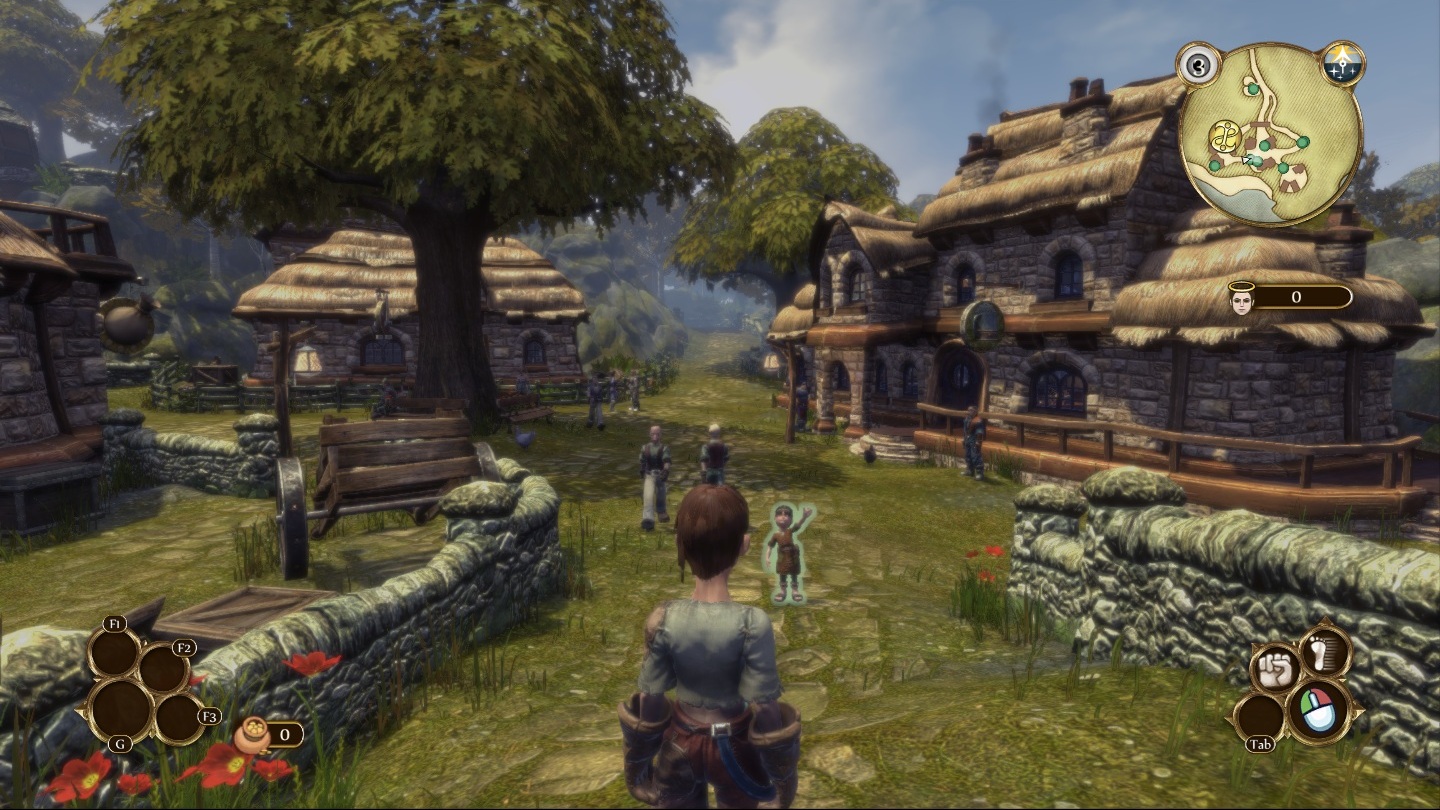Toggle the footprint sneak icon
This screenshot has width=1440, height=810.
[1326, 651]
